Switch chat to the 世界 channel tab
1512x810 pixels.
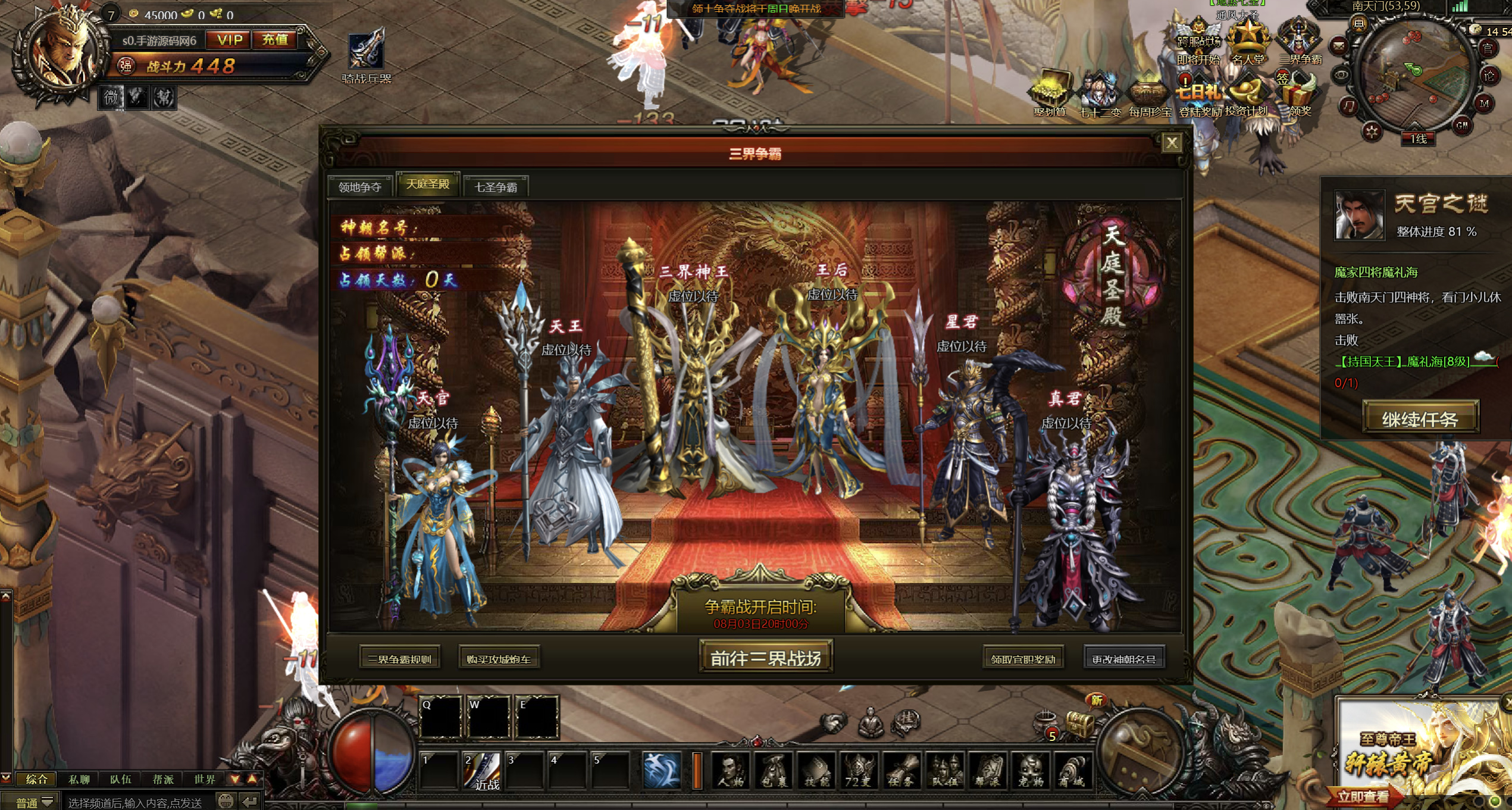point(204,779)
